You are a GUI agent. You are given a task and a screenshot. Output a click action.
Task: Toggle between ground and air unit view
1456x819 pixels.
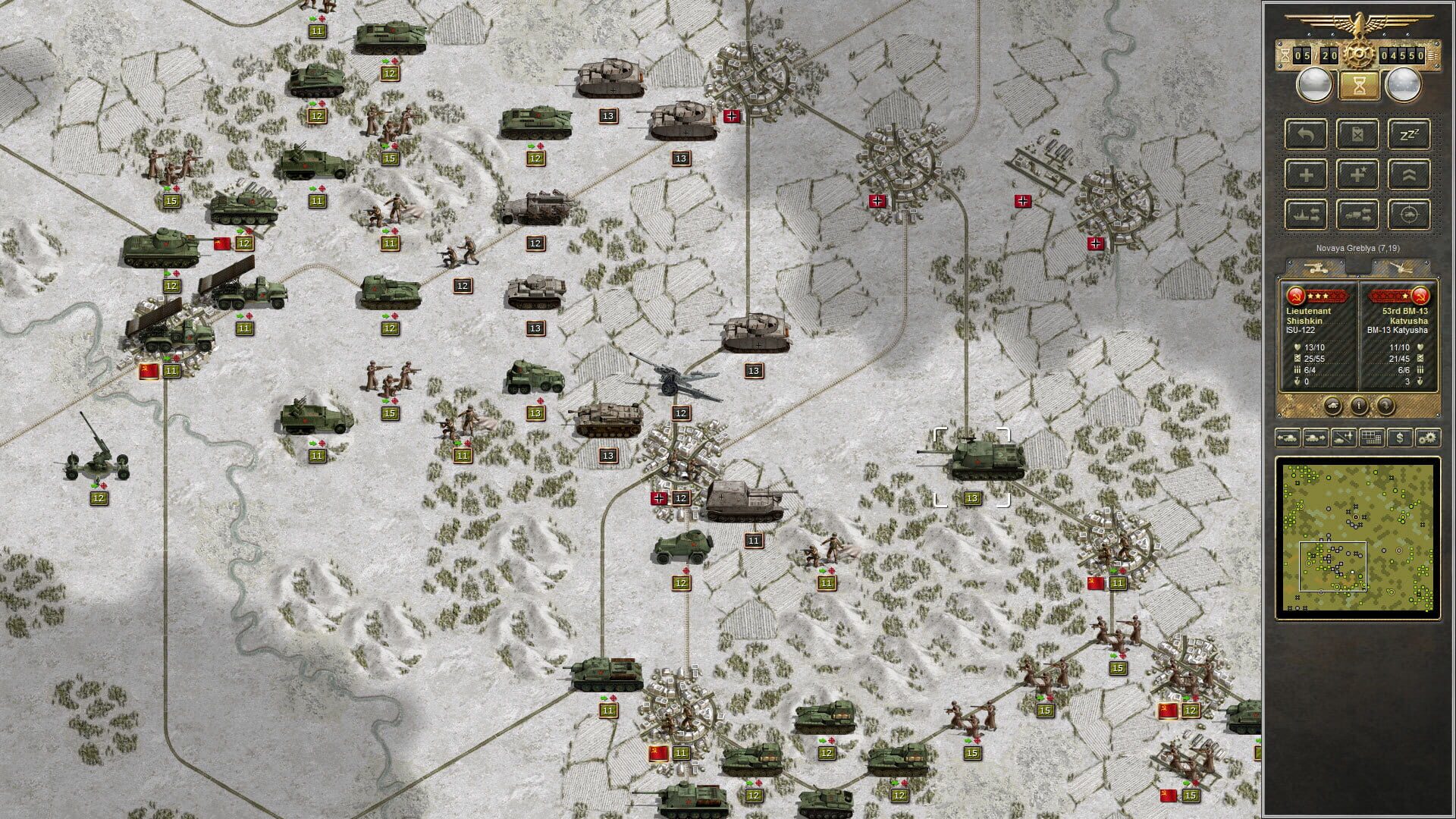pos(1343,438)
